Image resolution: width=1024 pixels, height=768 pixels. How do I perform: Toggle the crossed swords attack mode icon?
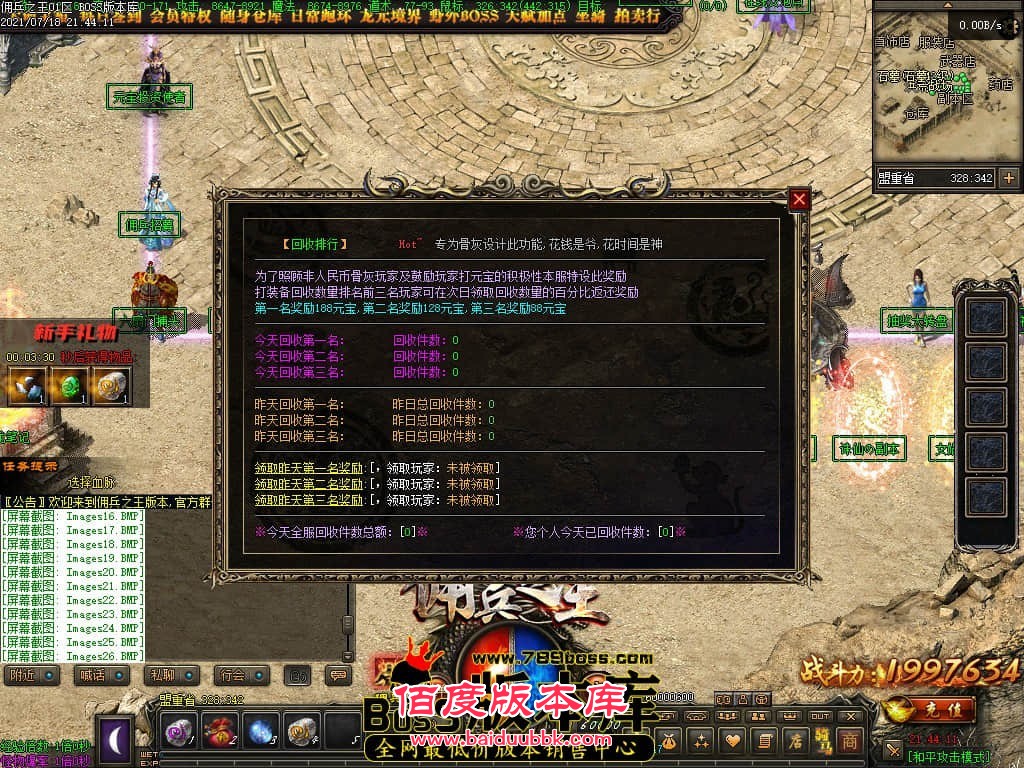tap(893, 748)
